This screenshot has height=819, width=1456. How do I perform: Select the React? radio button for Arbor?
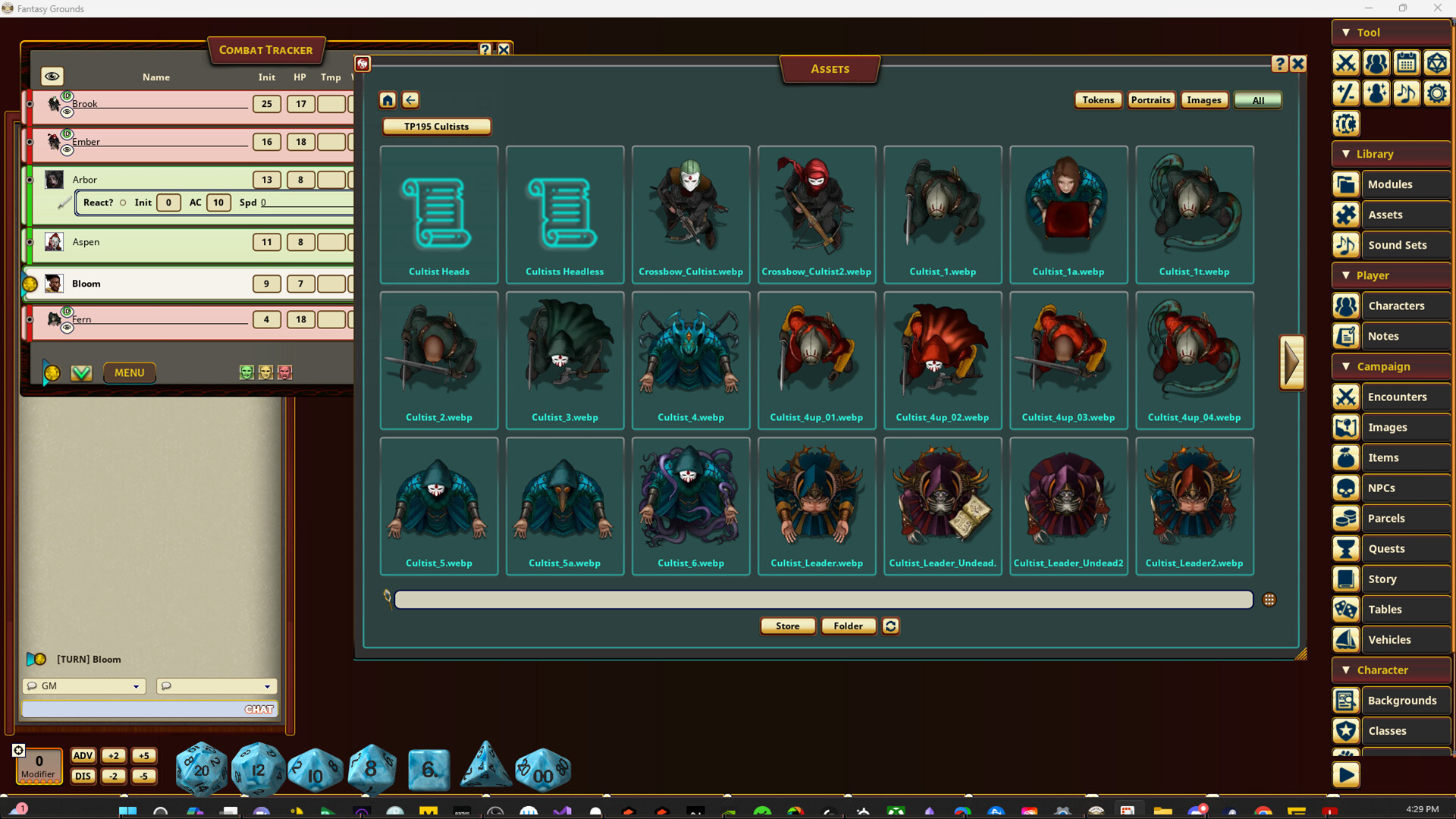[x=122, y=202]
